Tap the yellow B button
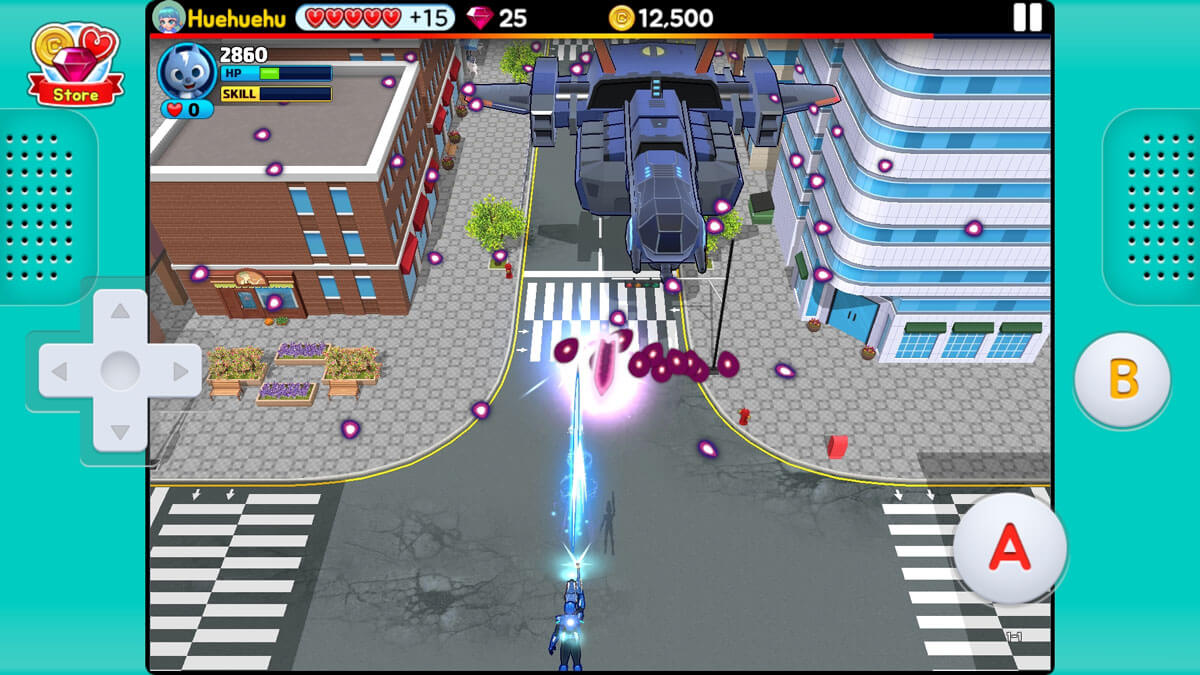The width and height of the screenshot is (1200, 675). coord(1122,380)
